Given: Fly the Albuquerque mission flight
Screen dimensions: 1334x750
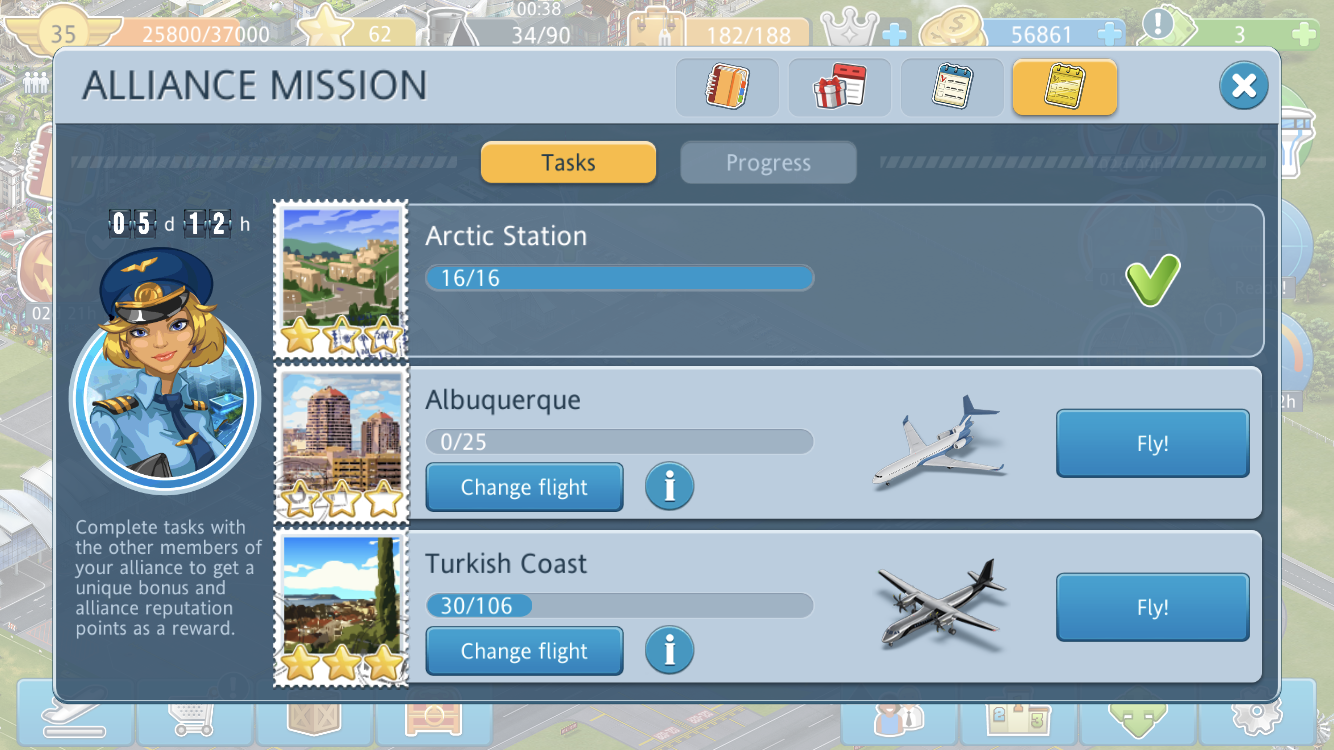Looking at the screenshot, I should tap(1152, 443).
